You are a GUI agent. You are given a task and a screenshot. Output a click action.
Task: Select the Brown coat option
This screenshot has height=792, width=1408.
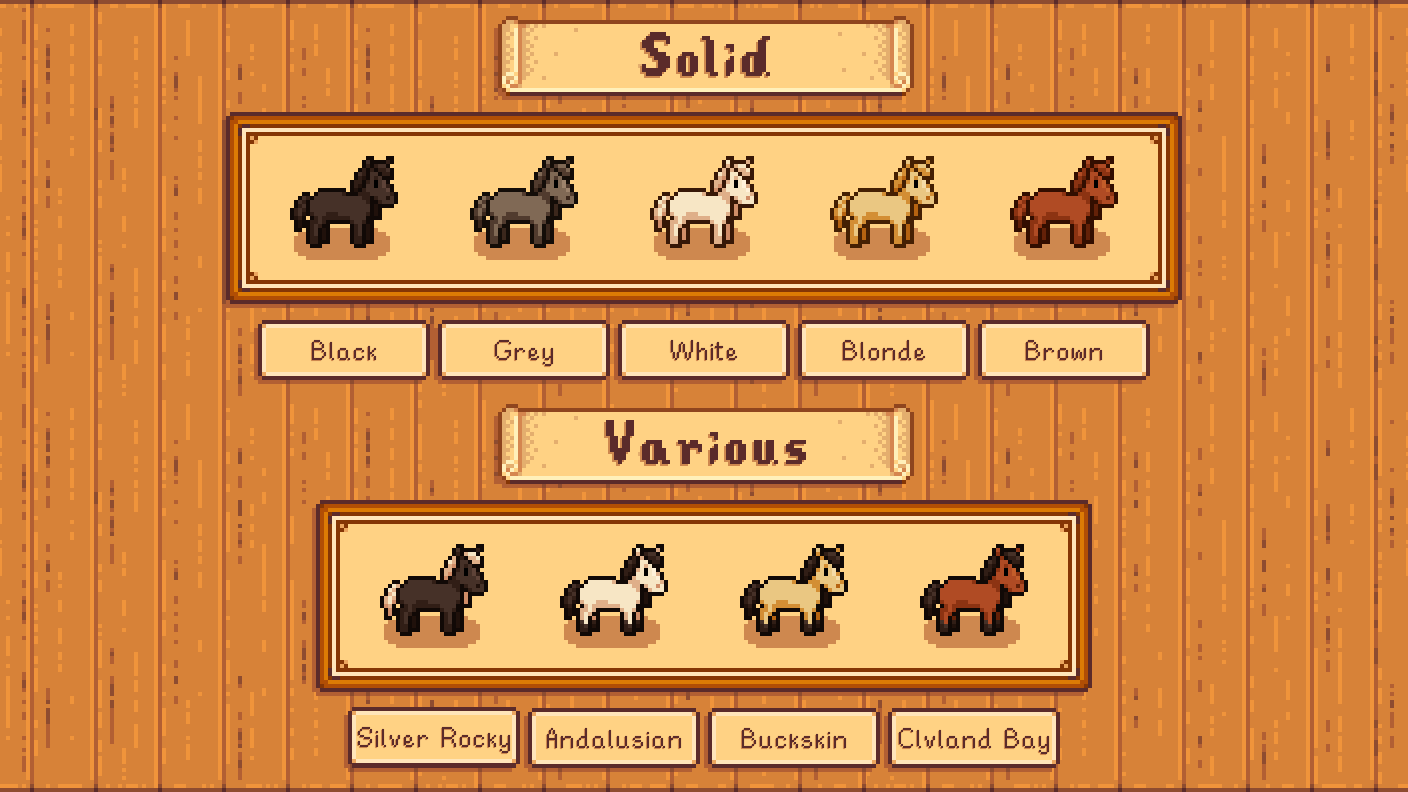tap(1063, 351)
